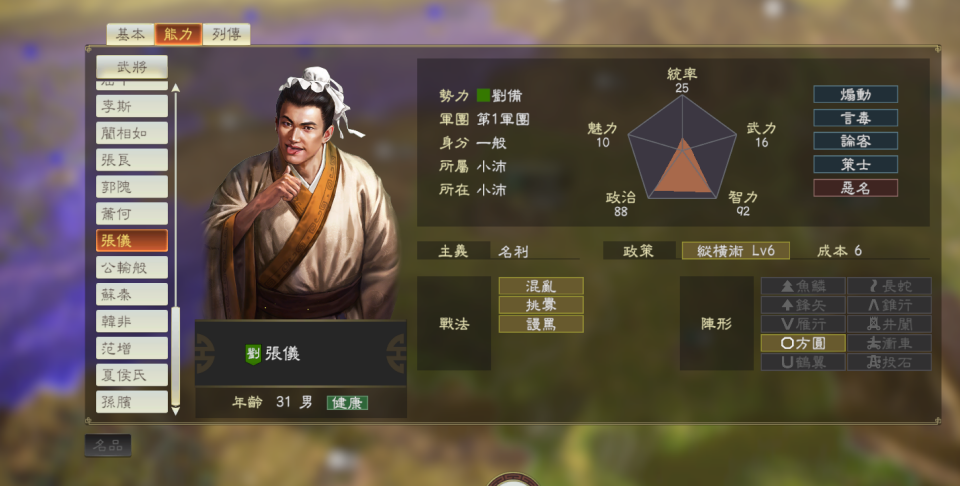Screen dimensions: 960x486
Task: Choose 夏侯氏 from the list
Action: click(132, 376)
